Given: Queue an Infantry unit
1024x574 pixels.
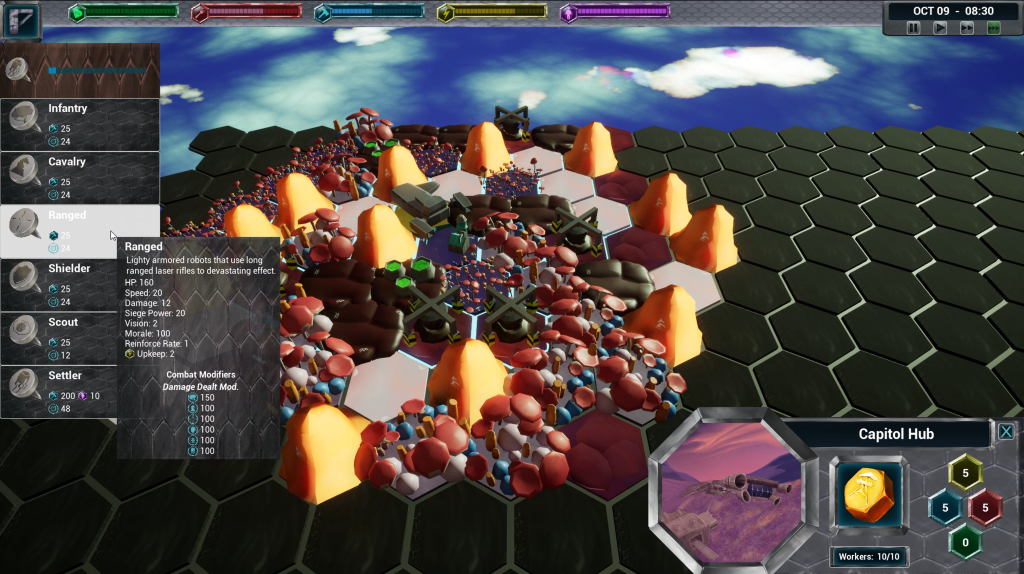Looking at the screenshot, I should click(x=80, y=125).
